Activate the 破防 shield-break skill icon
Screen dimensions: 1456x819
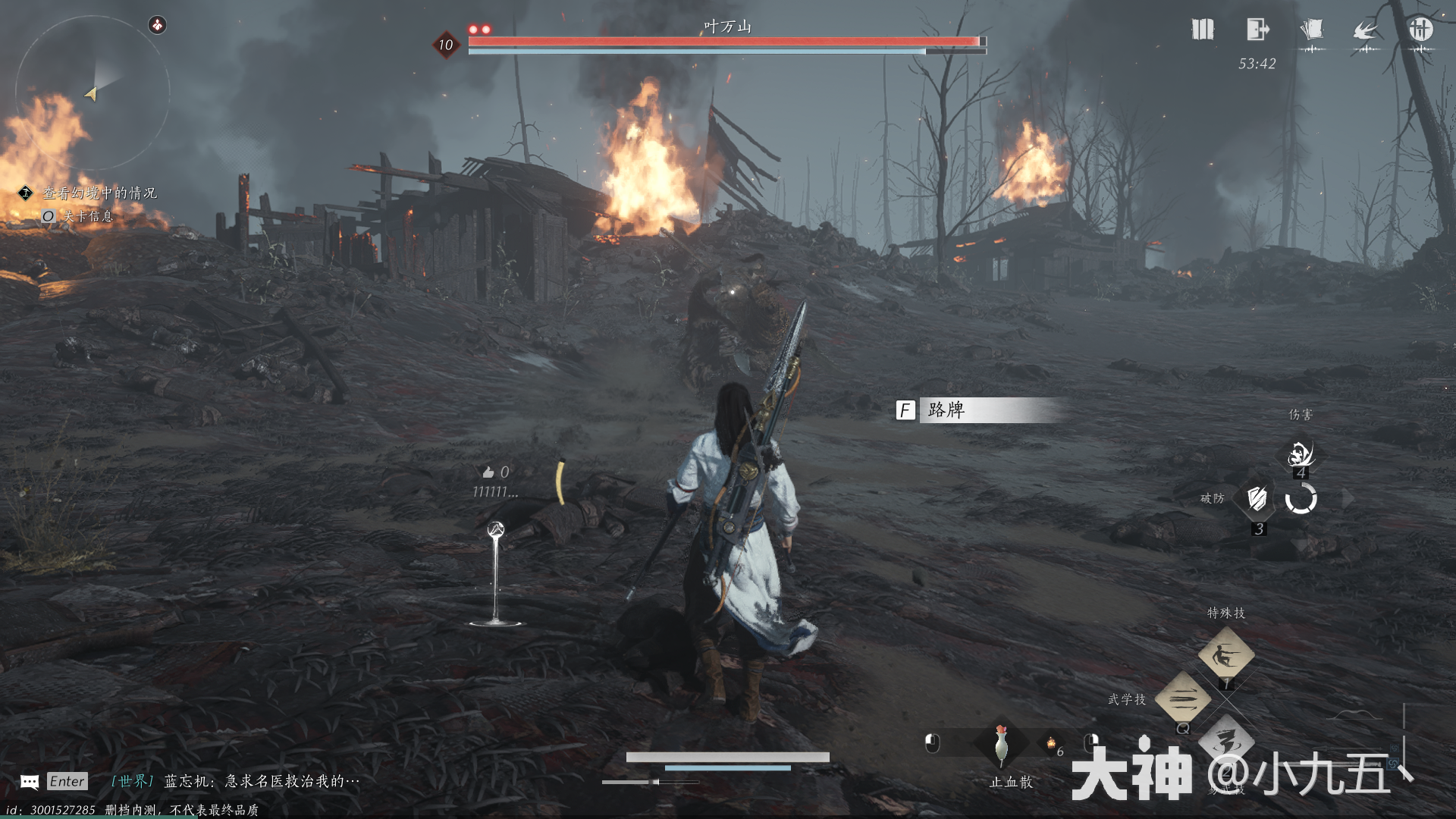pyautogui.click(x=1257, y=499)
